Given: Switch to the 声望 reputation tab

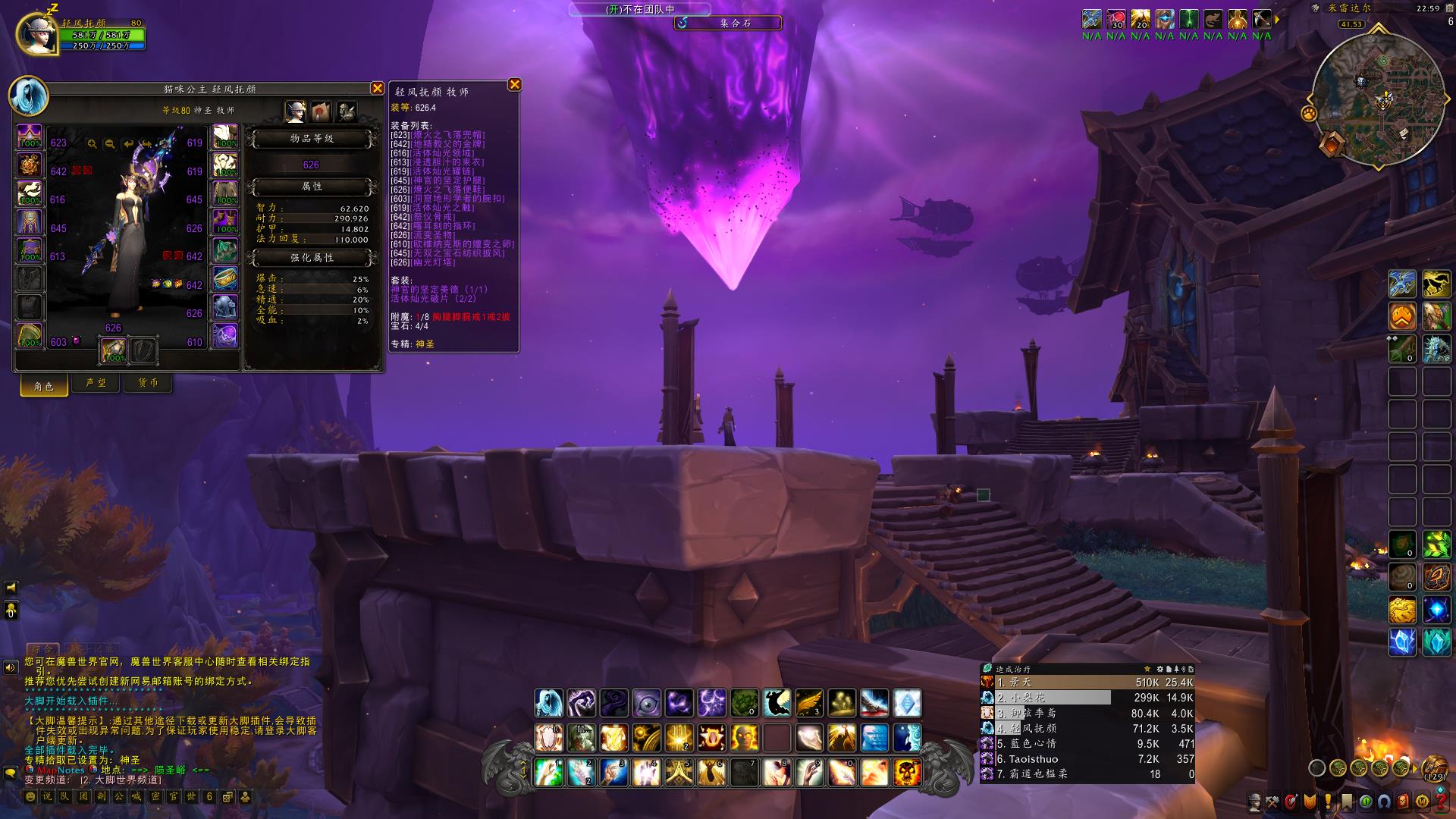Looking at the screenshot, I should [96, 384].
